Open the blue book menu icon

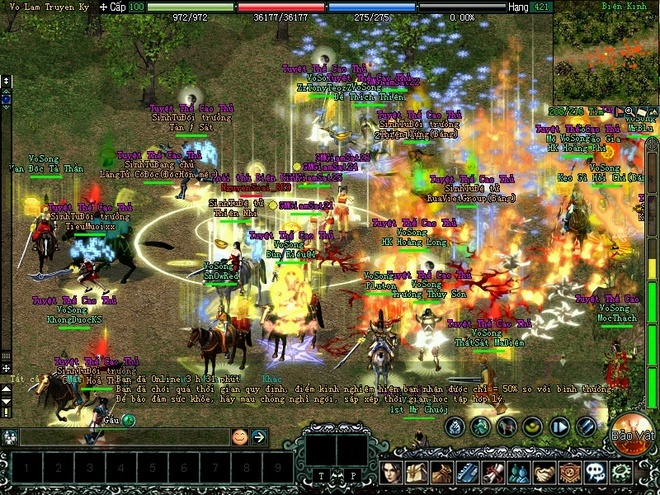click(468, 472)
